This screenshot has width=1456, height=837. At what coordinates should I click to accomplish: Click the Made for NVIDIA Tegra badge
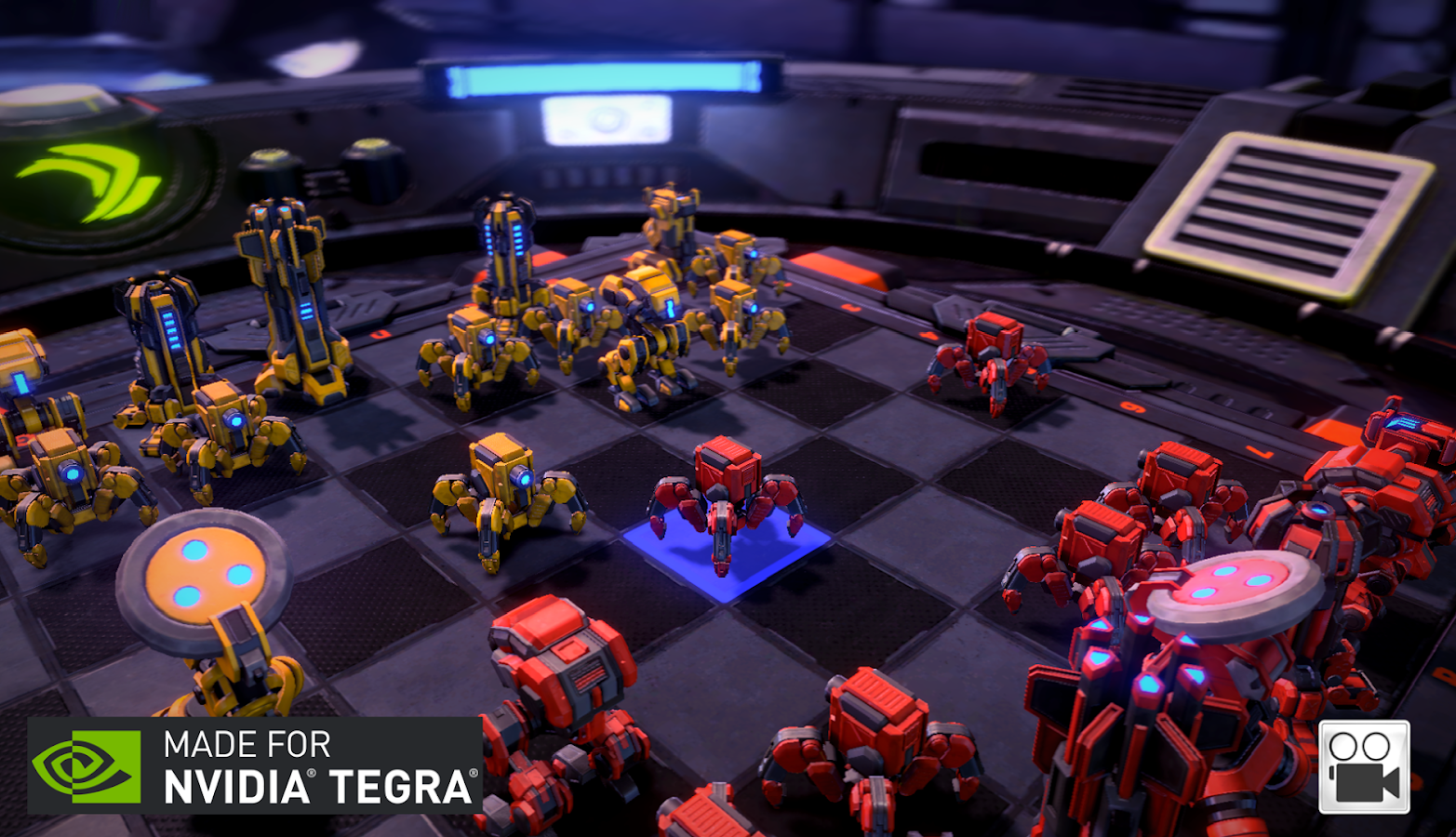255,765
